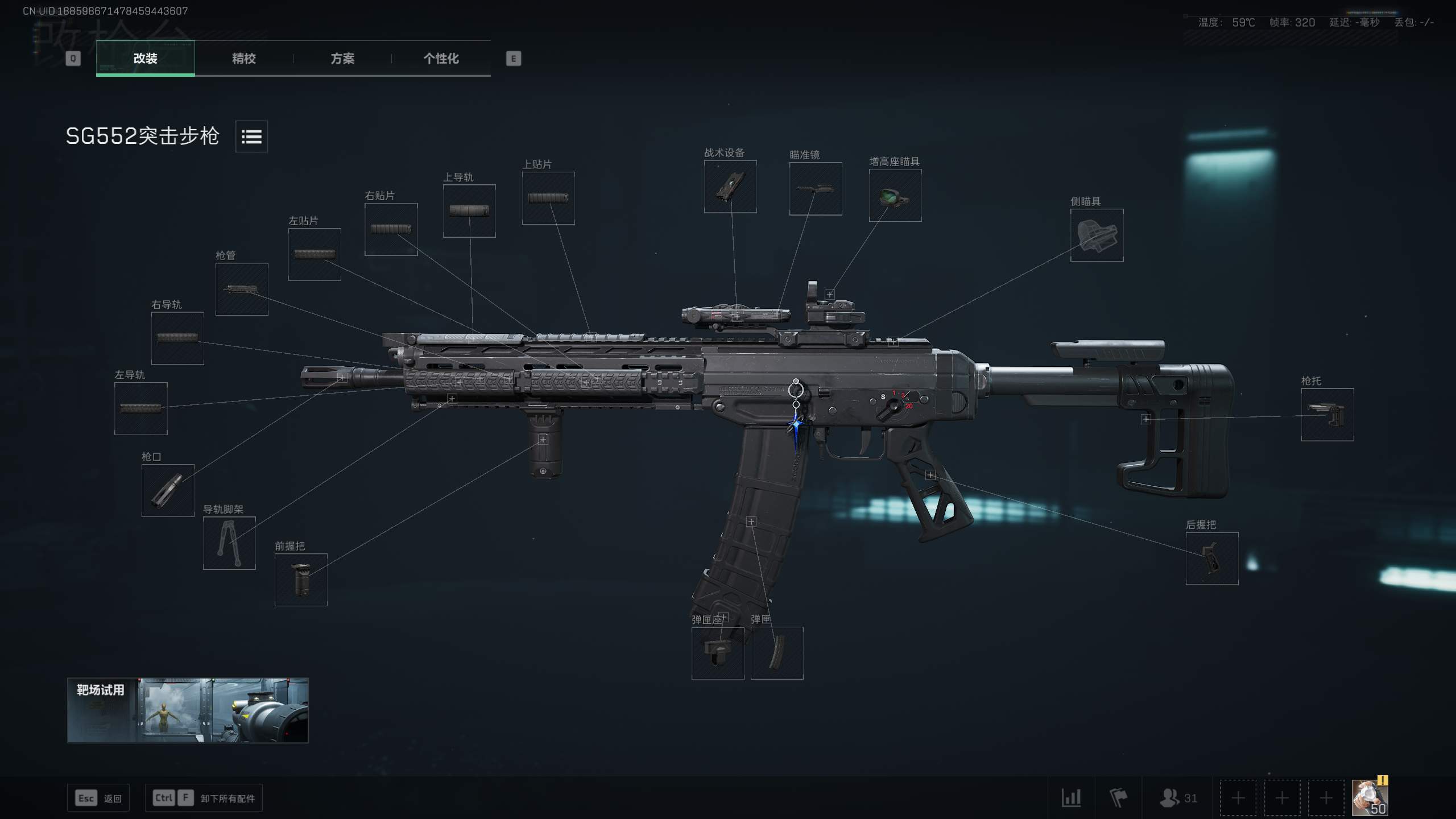Image resolution: width=1456 pixels, height=819 pixels.
Task: Select the 弹匣座 magazine well slot
Action: (x=718, y=653)
